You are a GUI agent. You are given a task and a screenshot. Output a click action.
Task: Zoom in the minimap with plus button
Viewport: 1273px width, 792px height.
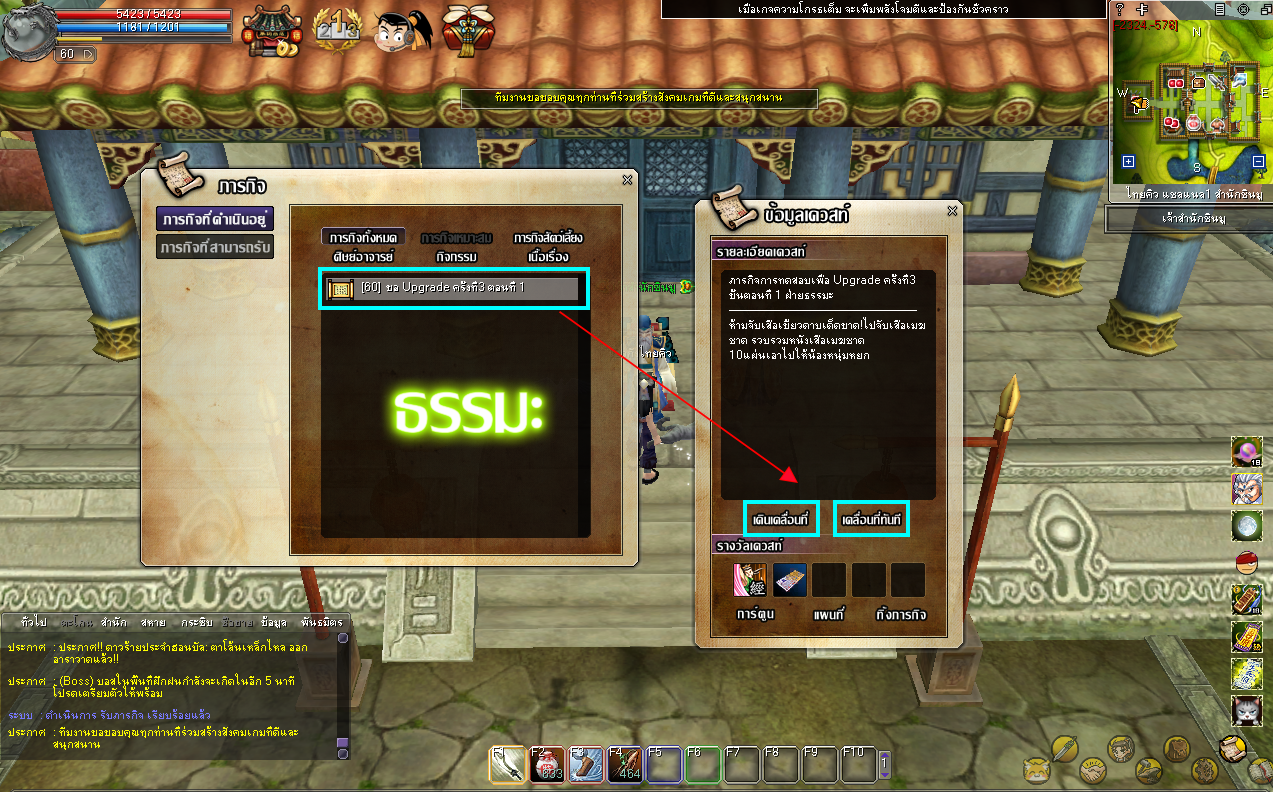point(1128,162)
